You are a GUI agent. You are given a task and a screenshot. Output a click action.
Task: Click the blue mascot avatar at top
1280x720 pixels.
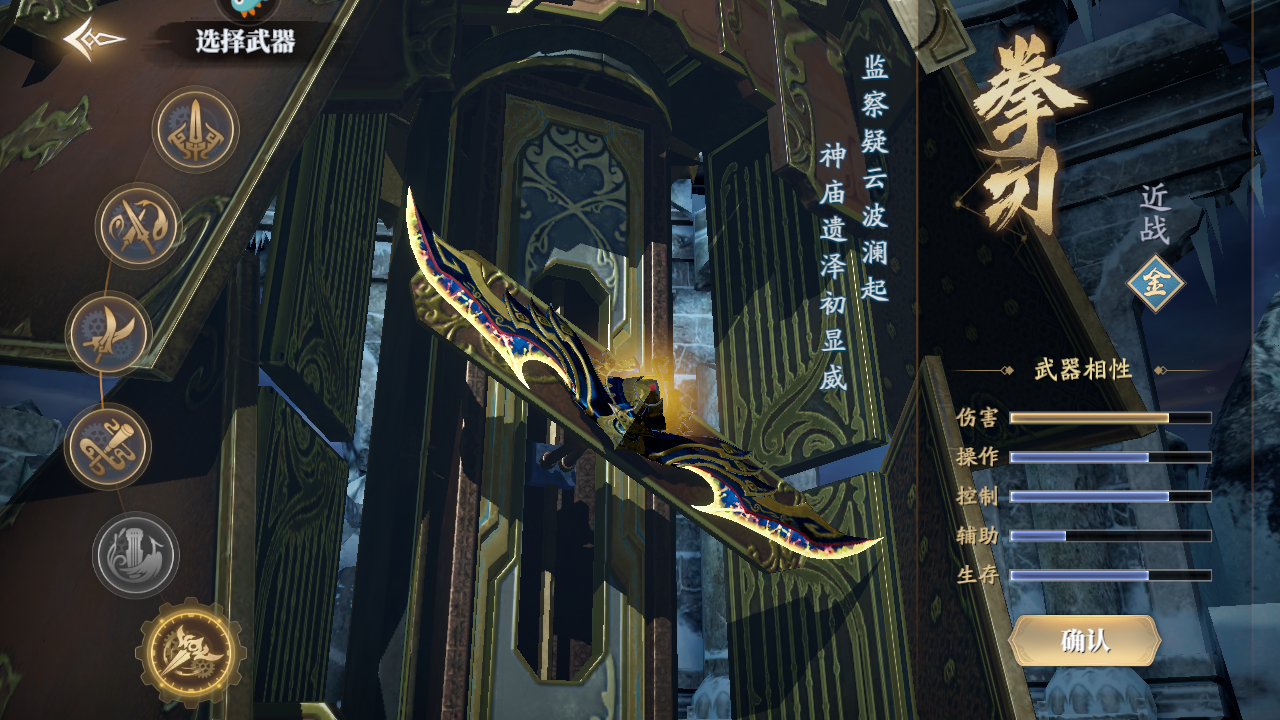point(247,8)
